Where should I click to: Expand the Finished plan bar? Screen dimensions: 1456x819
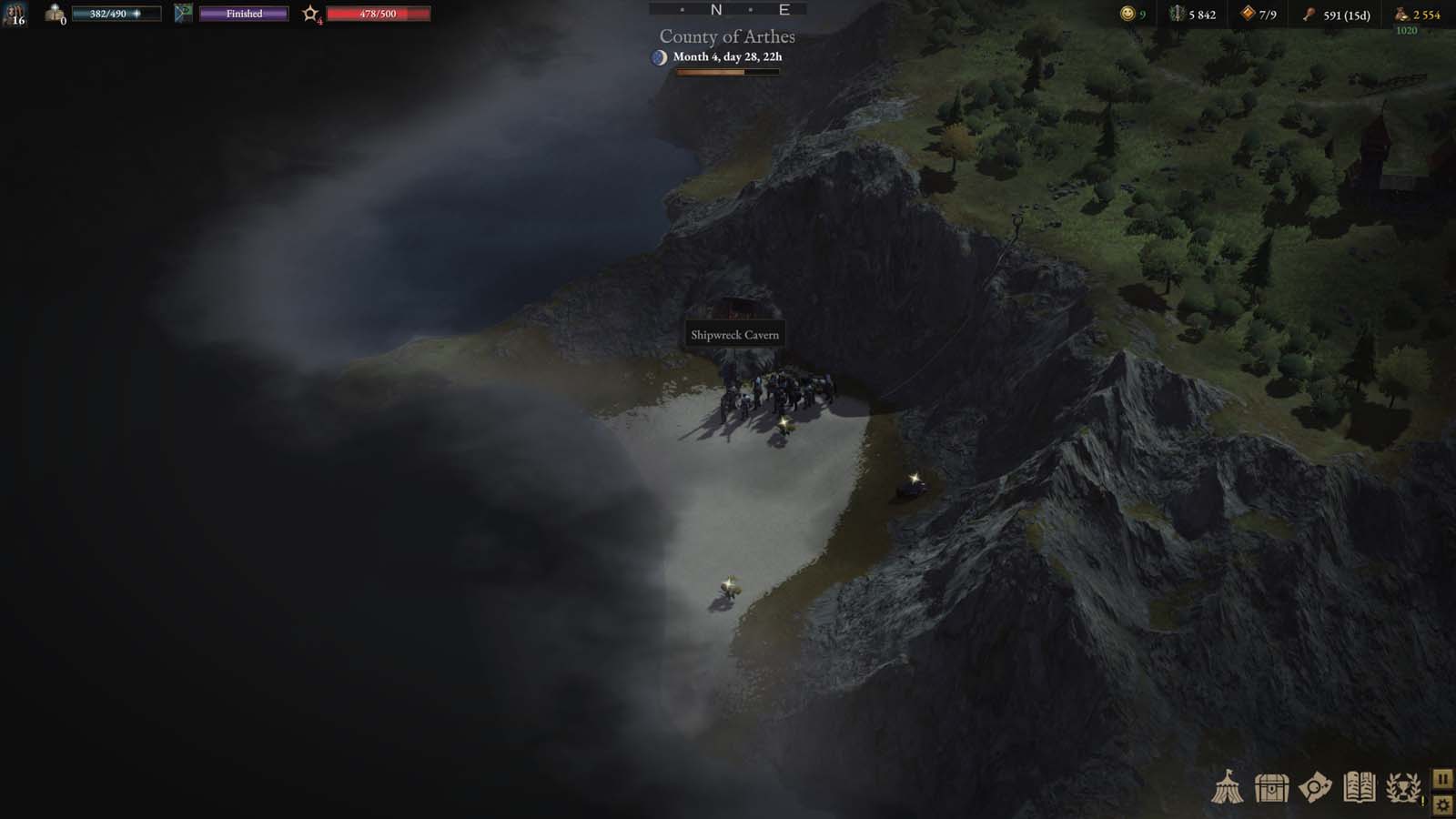click(x=243, y=14)
